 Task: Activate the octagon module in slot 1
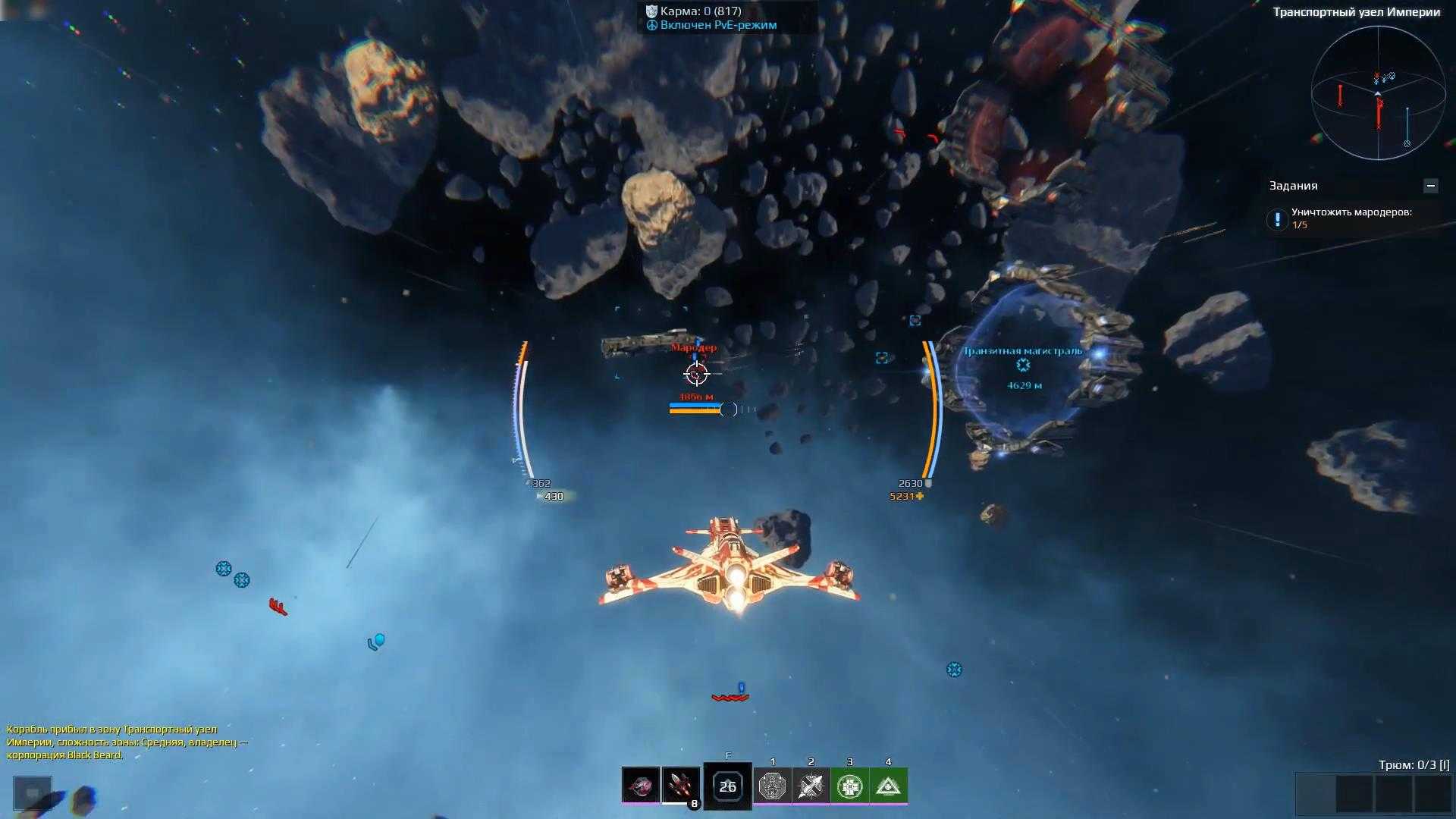773,786
